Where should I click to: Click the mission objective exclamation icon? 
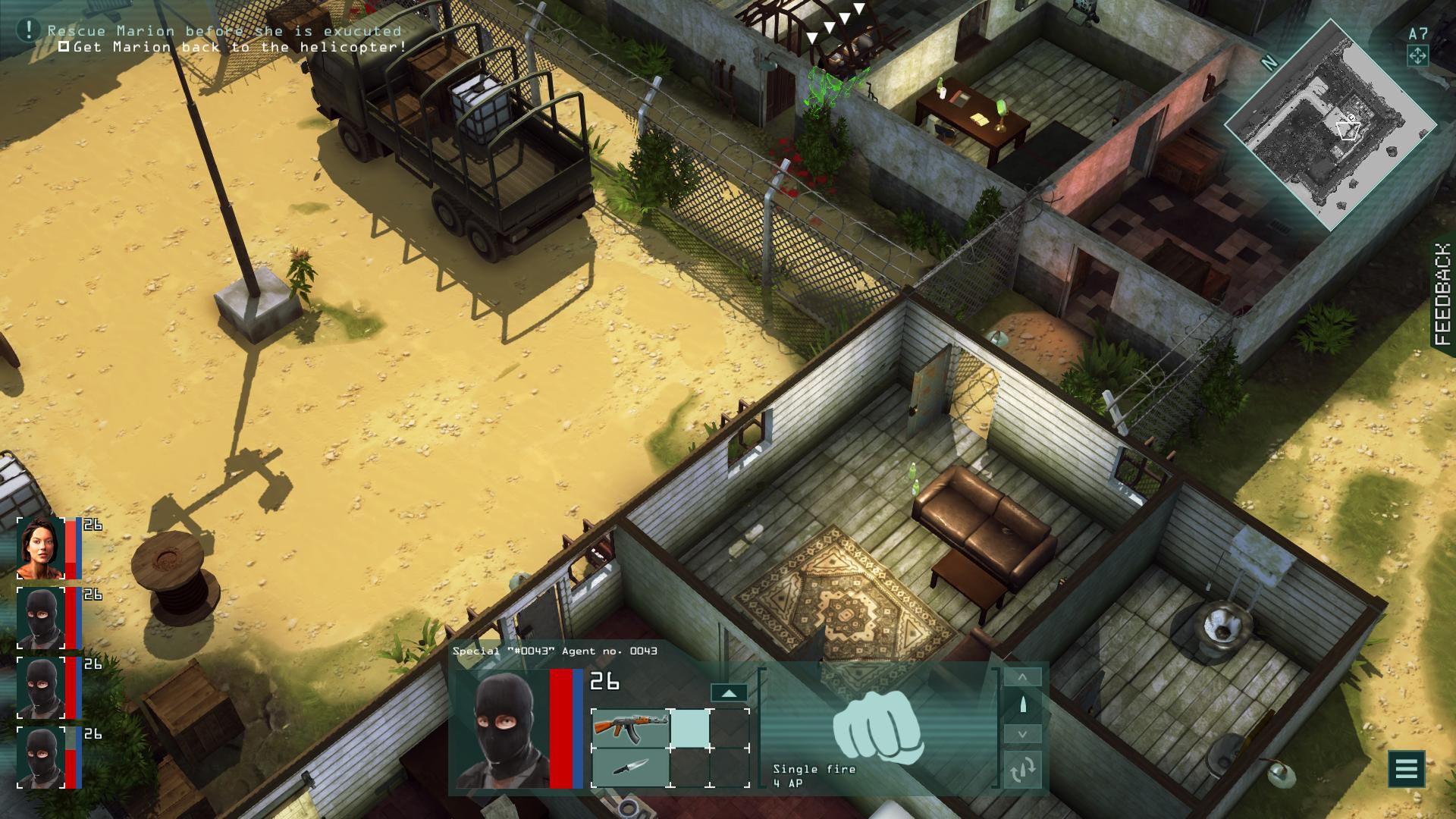[x=28, y=30]
